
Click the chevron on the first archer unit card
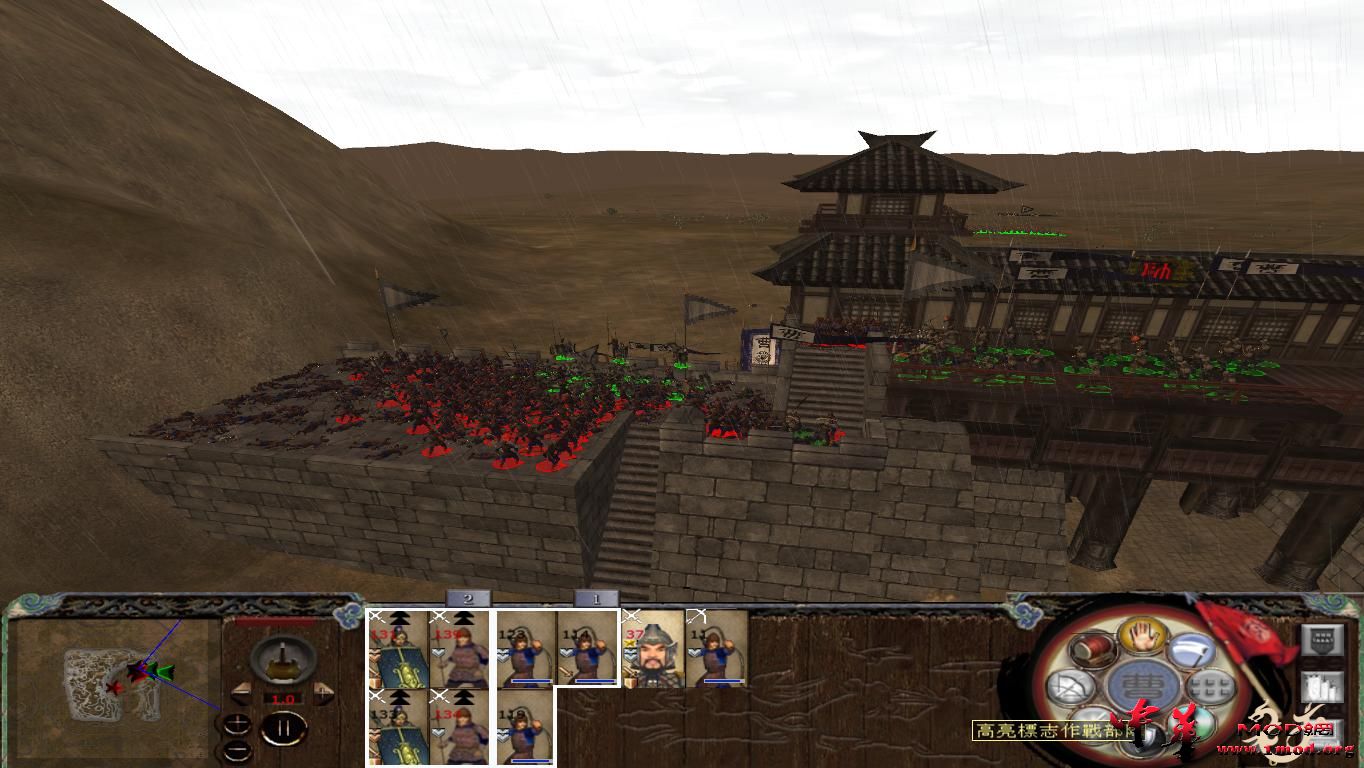coord(501,655)
